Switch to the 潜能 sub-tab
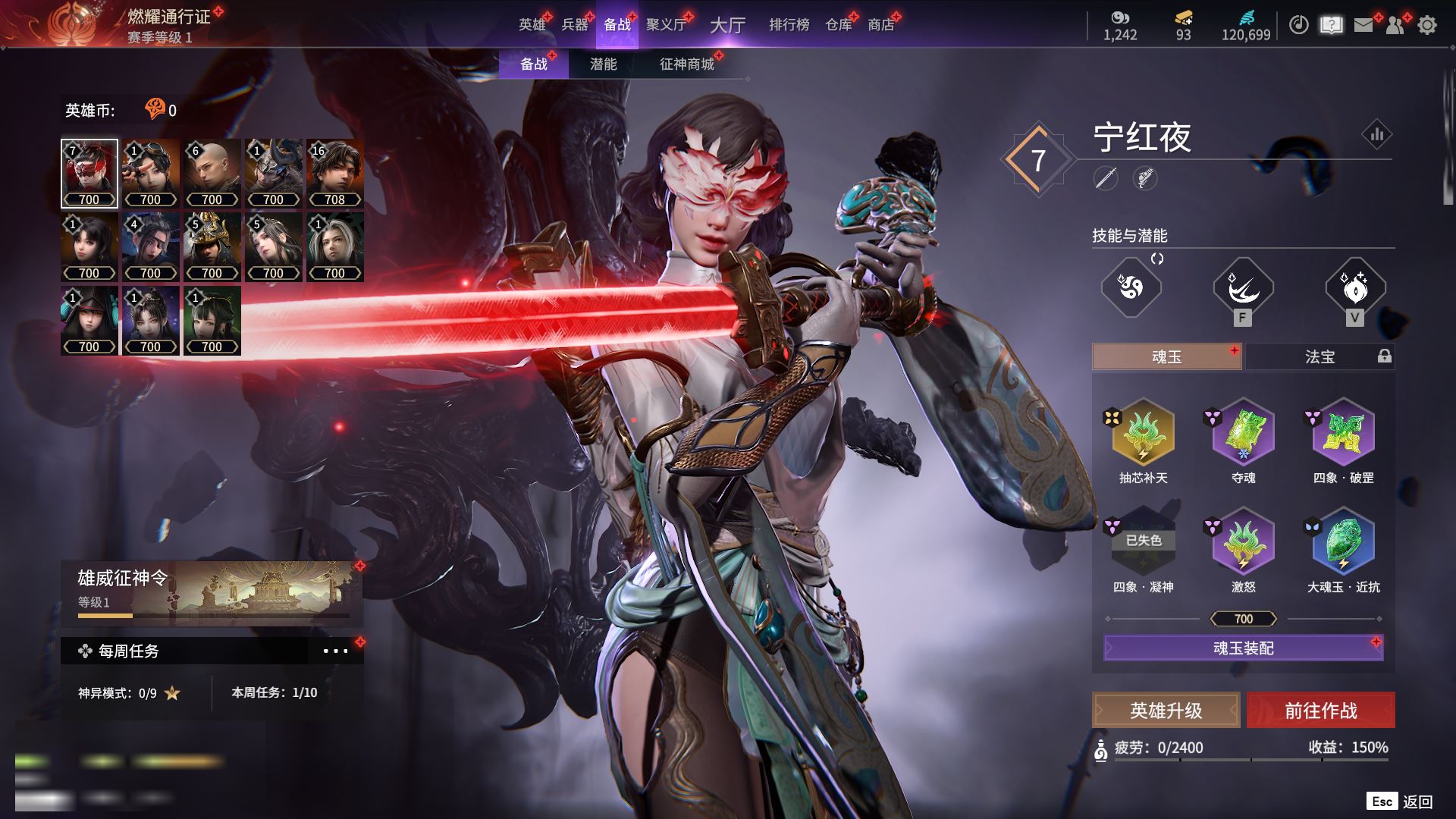The width and height of the screenshot is (1456, 819). (603, 64)
